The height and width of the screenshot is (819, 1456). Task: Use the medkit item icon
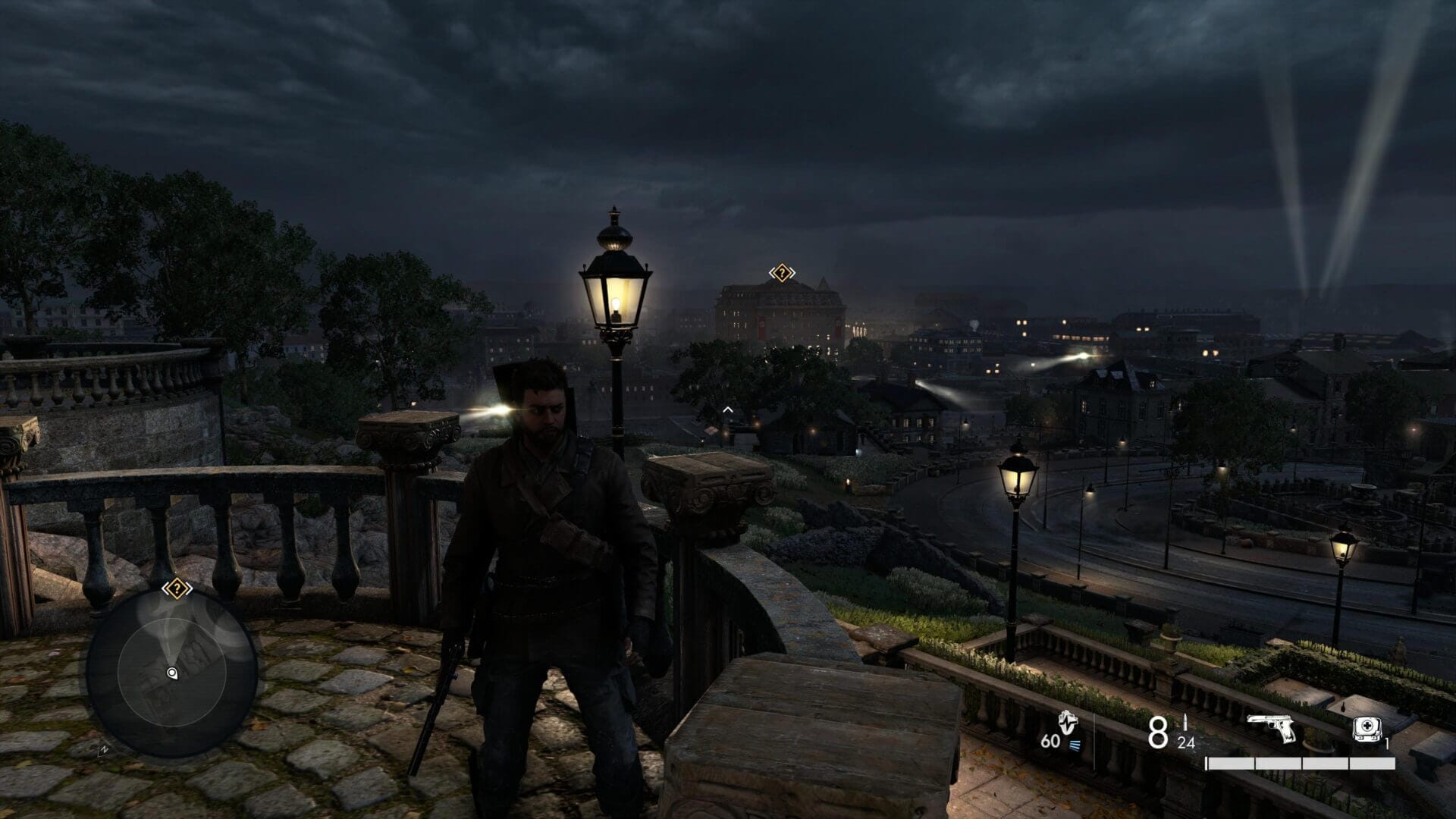[x=1366, y=729]
